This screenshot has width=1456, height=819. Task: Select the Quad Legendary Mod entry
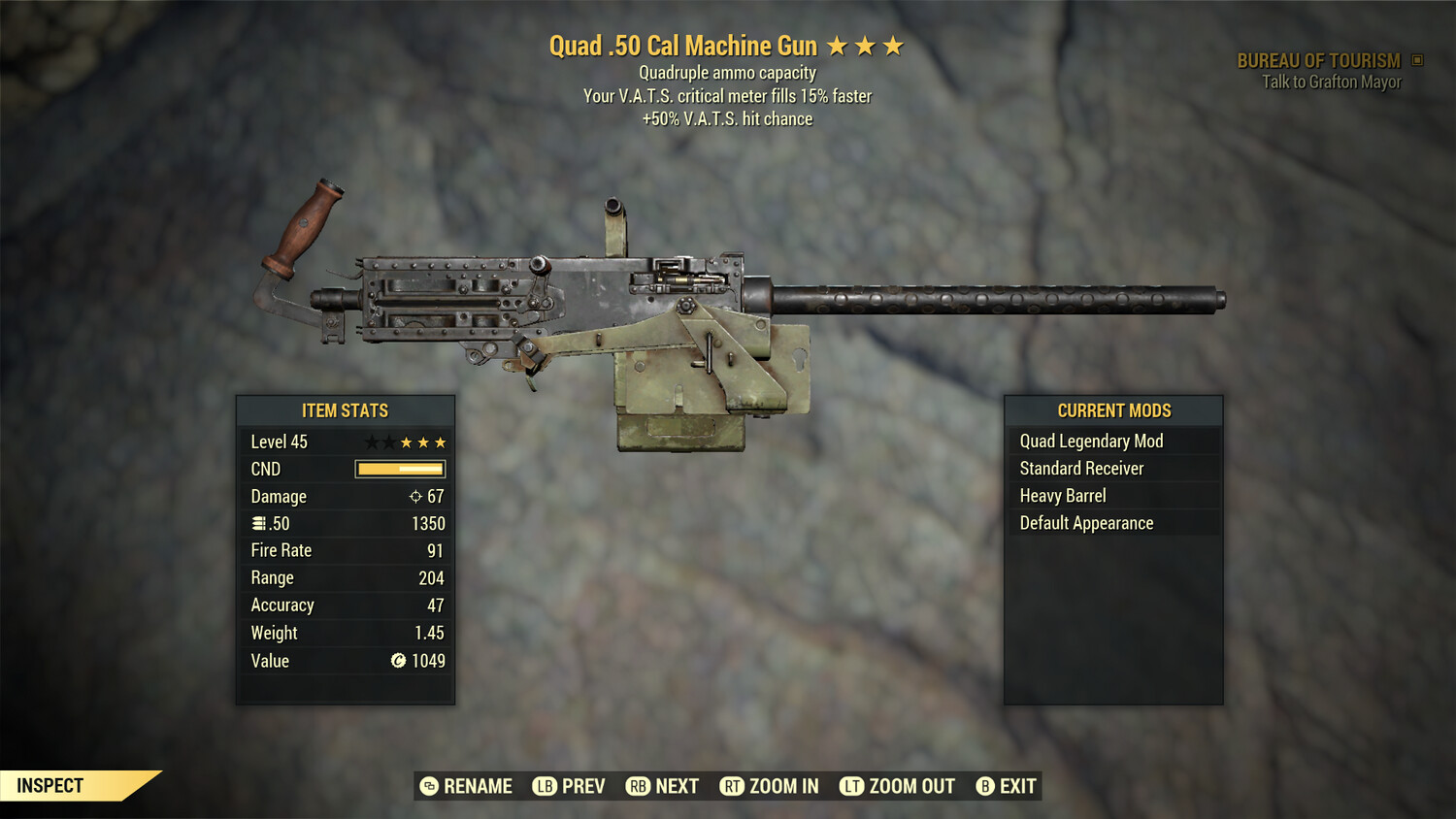coord(1090,441)
